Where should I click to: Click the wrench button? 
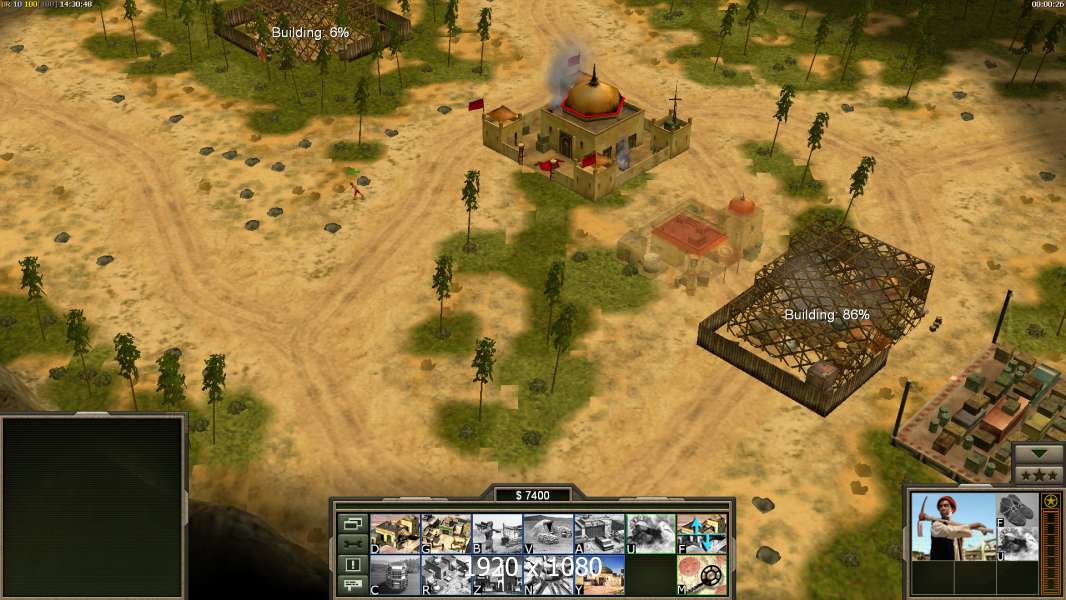(x=352, y=544)
